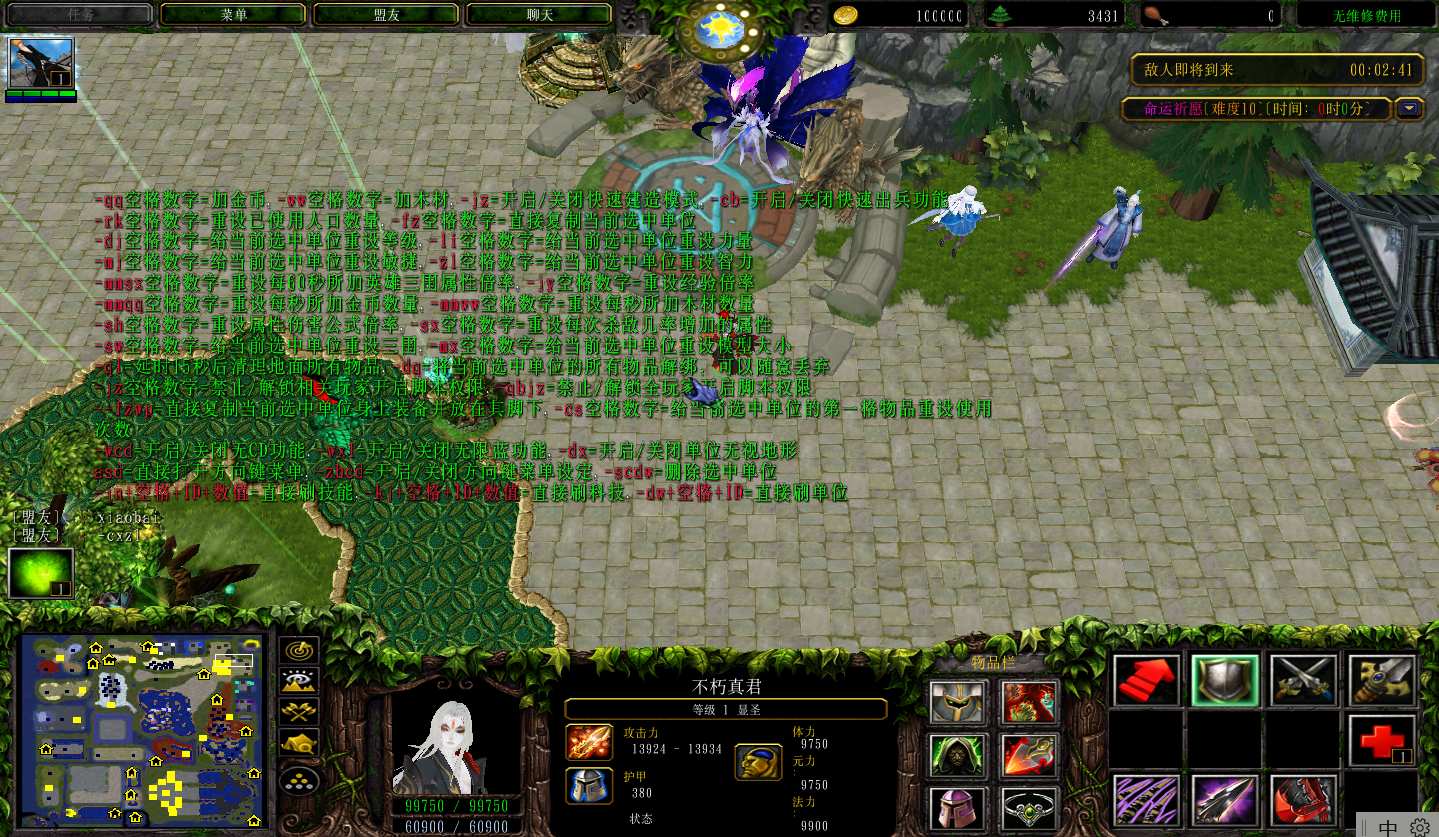This screenshot has width=1439, height=837.
Task: Toggle minimap ally color mode (crossed axes)
Action: click(300, 712)
